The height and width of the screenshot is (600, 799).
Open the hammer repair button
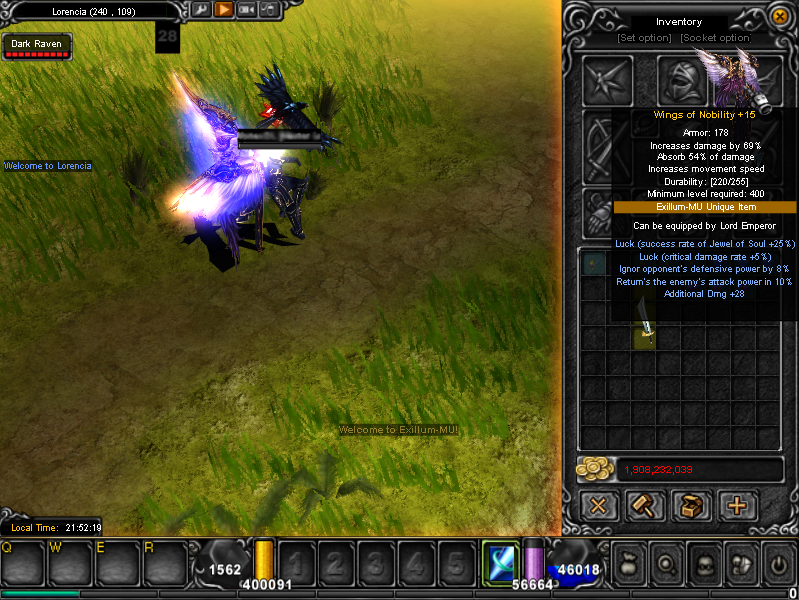point(644,506)
